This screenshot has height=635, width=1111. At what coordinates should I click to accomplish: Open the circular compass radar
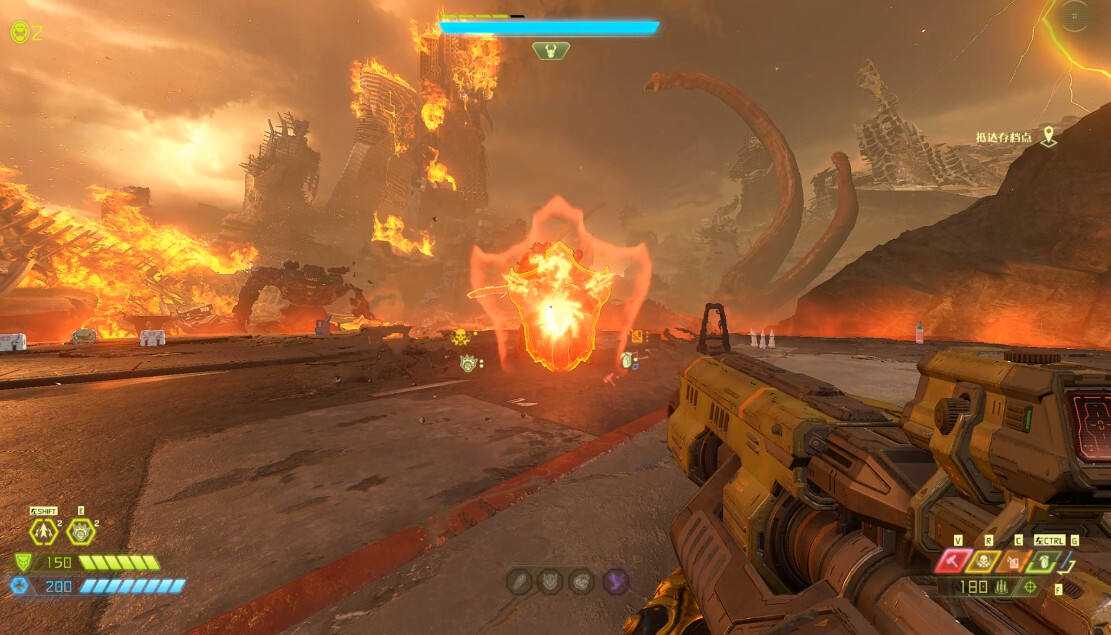pos(1076,16)
